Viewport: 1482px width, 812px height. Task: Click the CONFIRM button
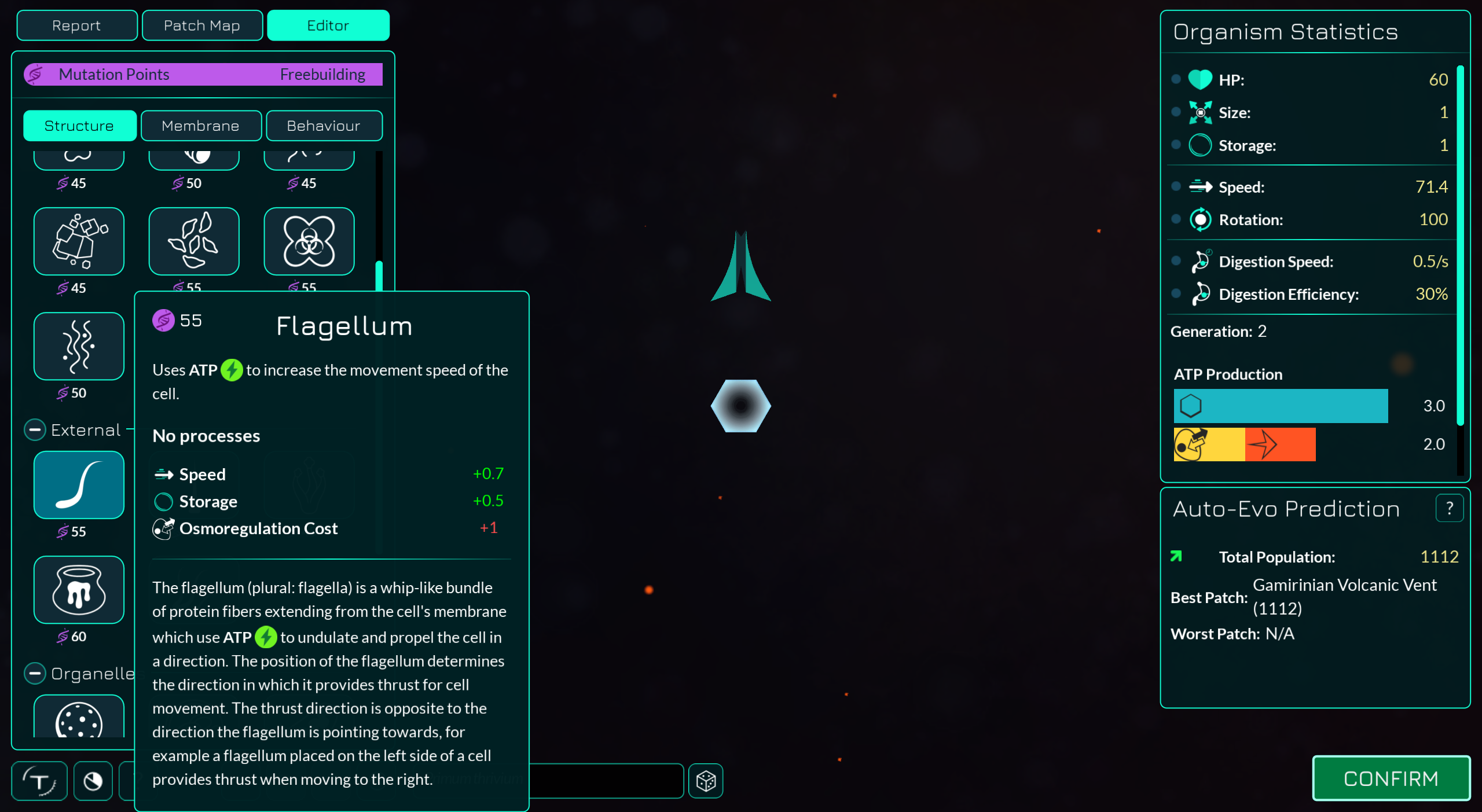(1391, 778)
